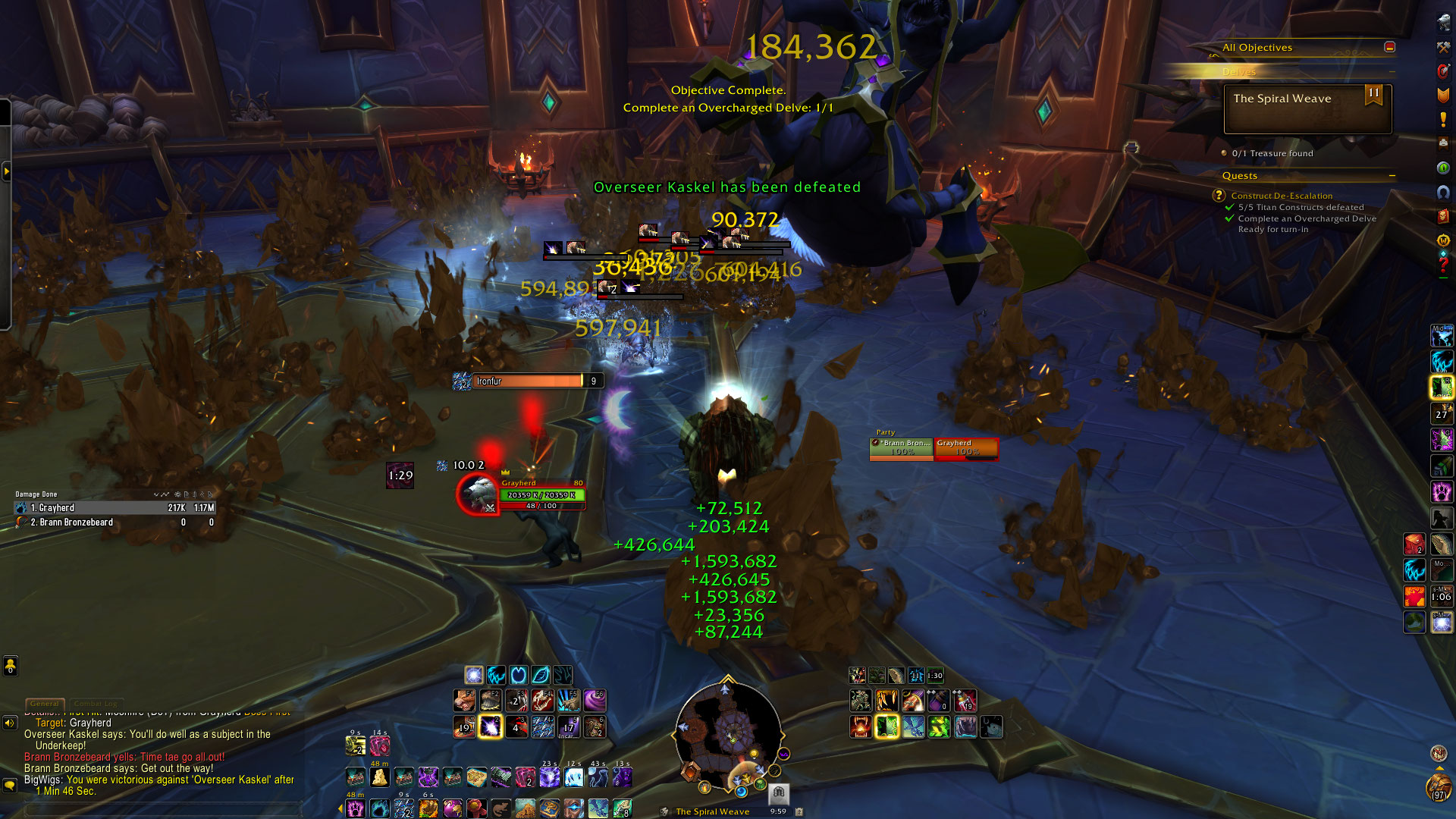Viewport: 1456px width, 819px height.
Task: Collapse the Quests section header
Action: tap(1392, 176)
